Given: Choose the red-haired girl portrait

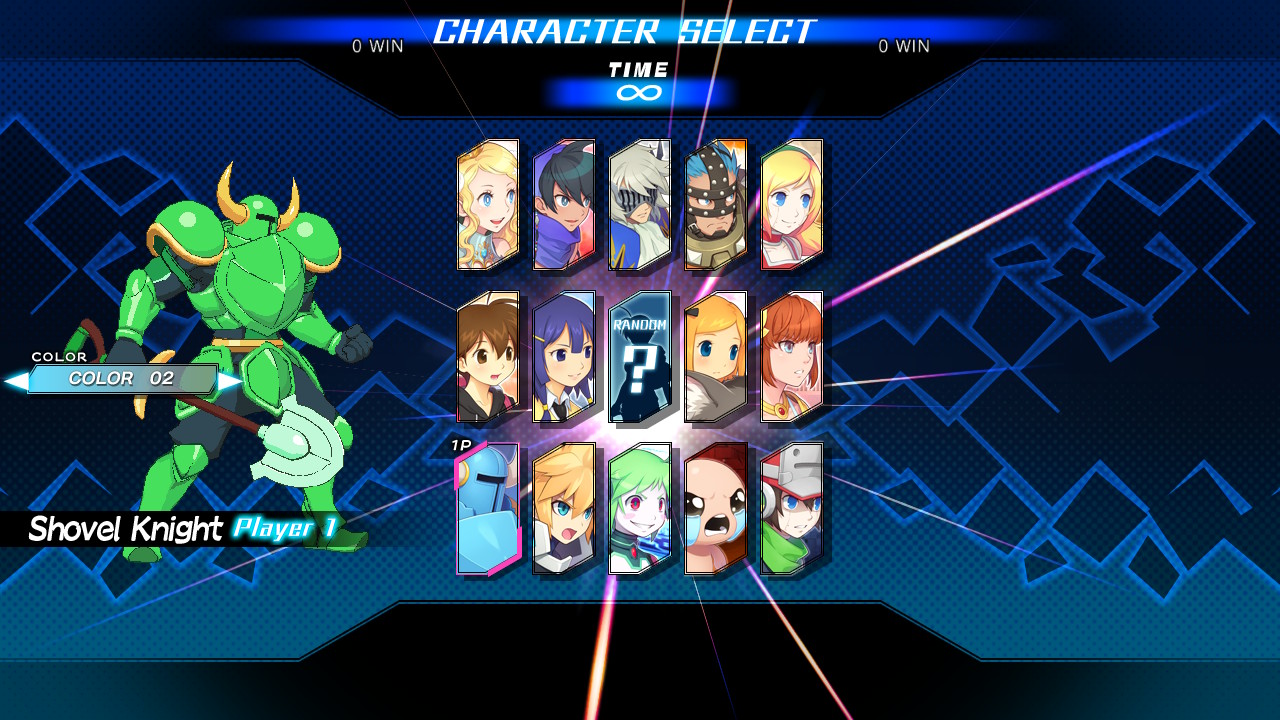Looking at the screenshot, I should [x=792, y=357].
